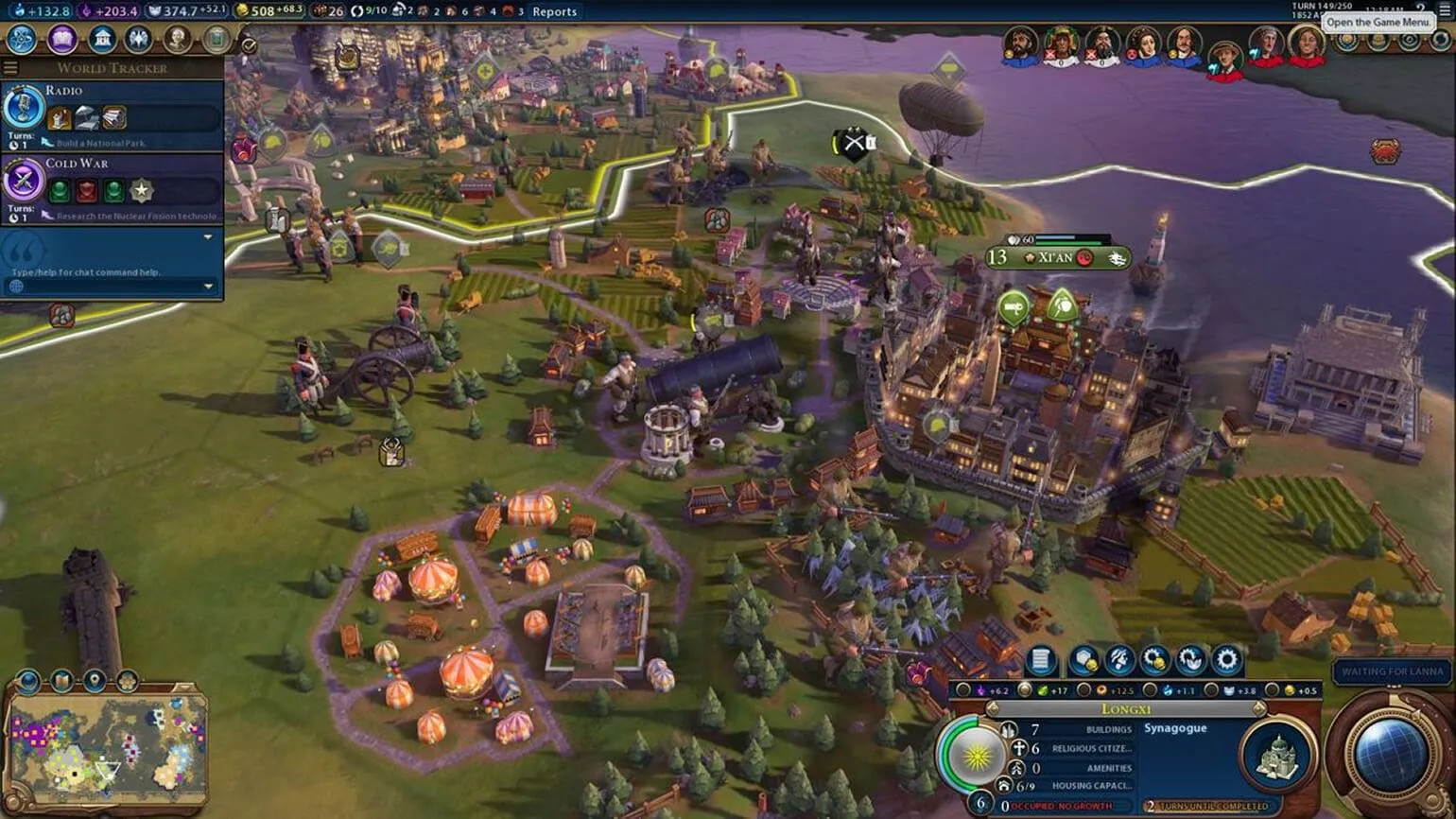Click the gear change production icon

(1226, 659)
